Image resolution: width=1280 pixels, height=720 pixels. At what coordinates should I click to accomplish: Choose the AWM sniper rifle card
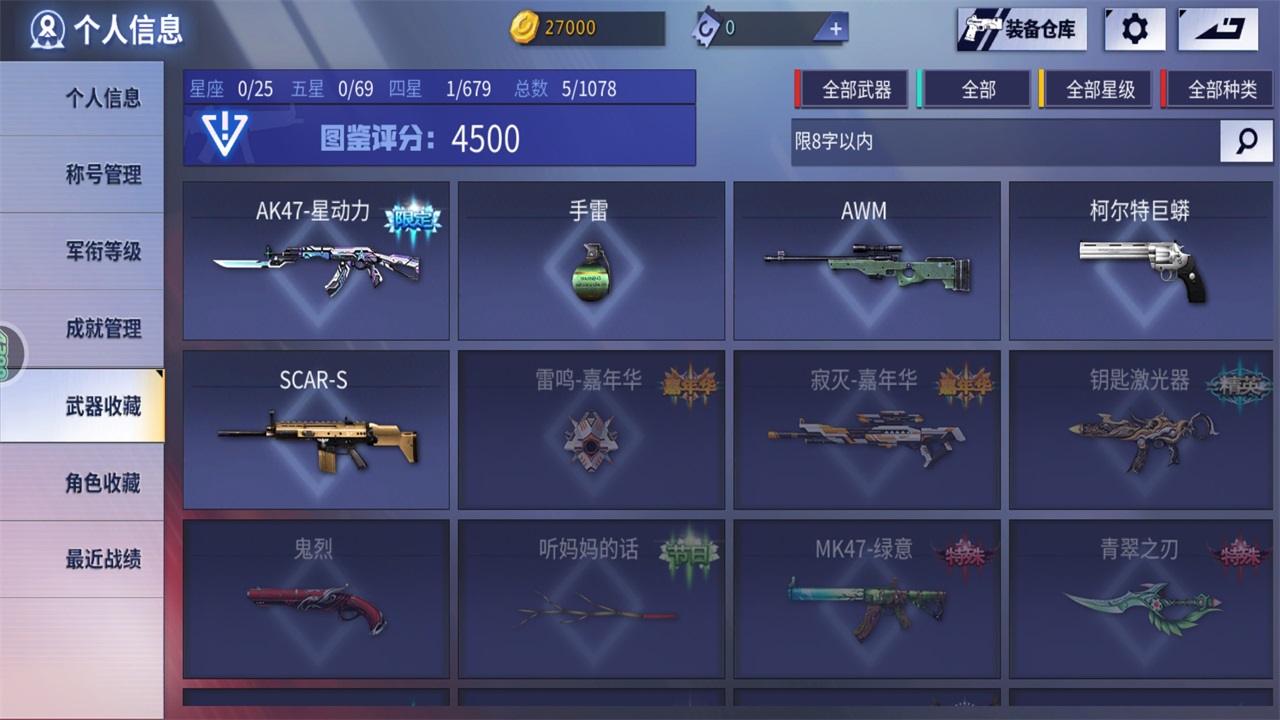click(x=866, y=261)
